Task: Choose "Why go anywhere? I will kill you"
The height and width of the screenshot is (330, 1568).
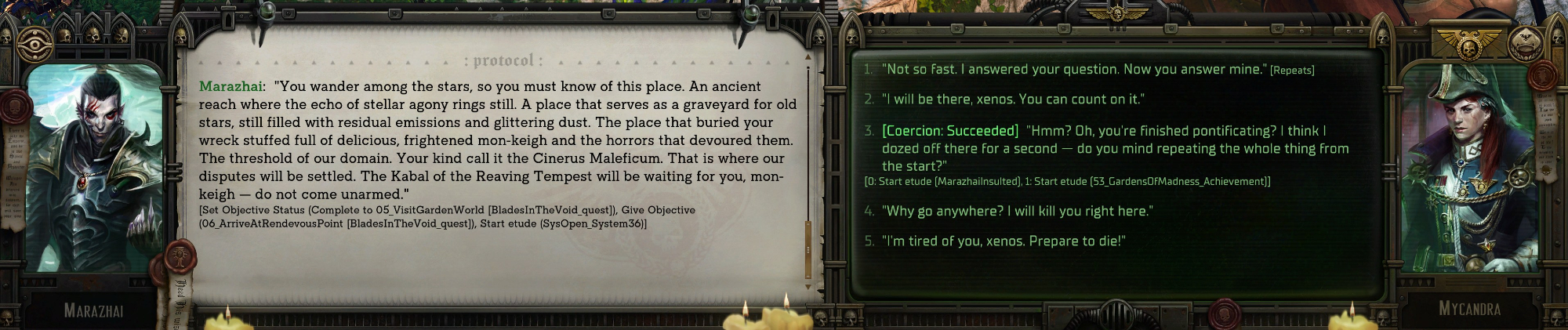Action: tap(1017, 211)
